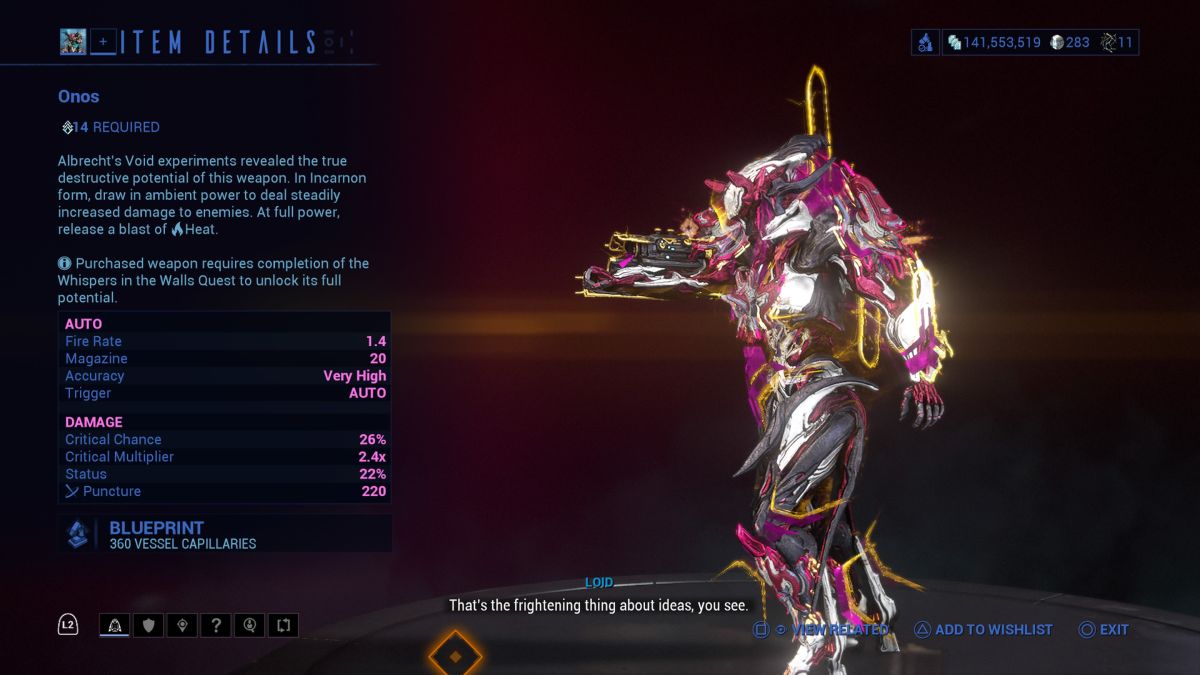Open the resources icon beside the credits
The height and width of the screenshot is (675, 1200).
pyautogui.click(x=925, y=42)
